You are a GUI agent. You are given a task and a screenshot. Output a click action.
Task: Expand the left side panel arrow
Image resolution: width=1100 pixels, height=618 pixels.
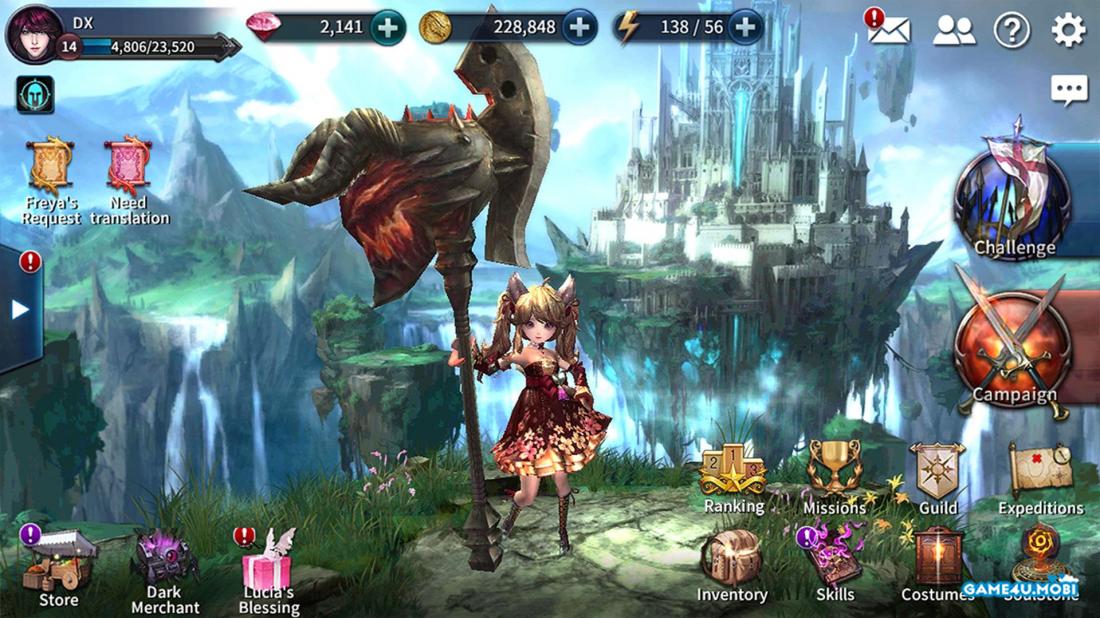pyautogui.click(x=20, y=310)
